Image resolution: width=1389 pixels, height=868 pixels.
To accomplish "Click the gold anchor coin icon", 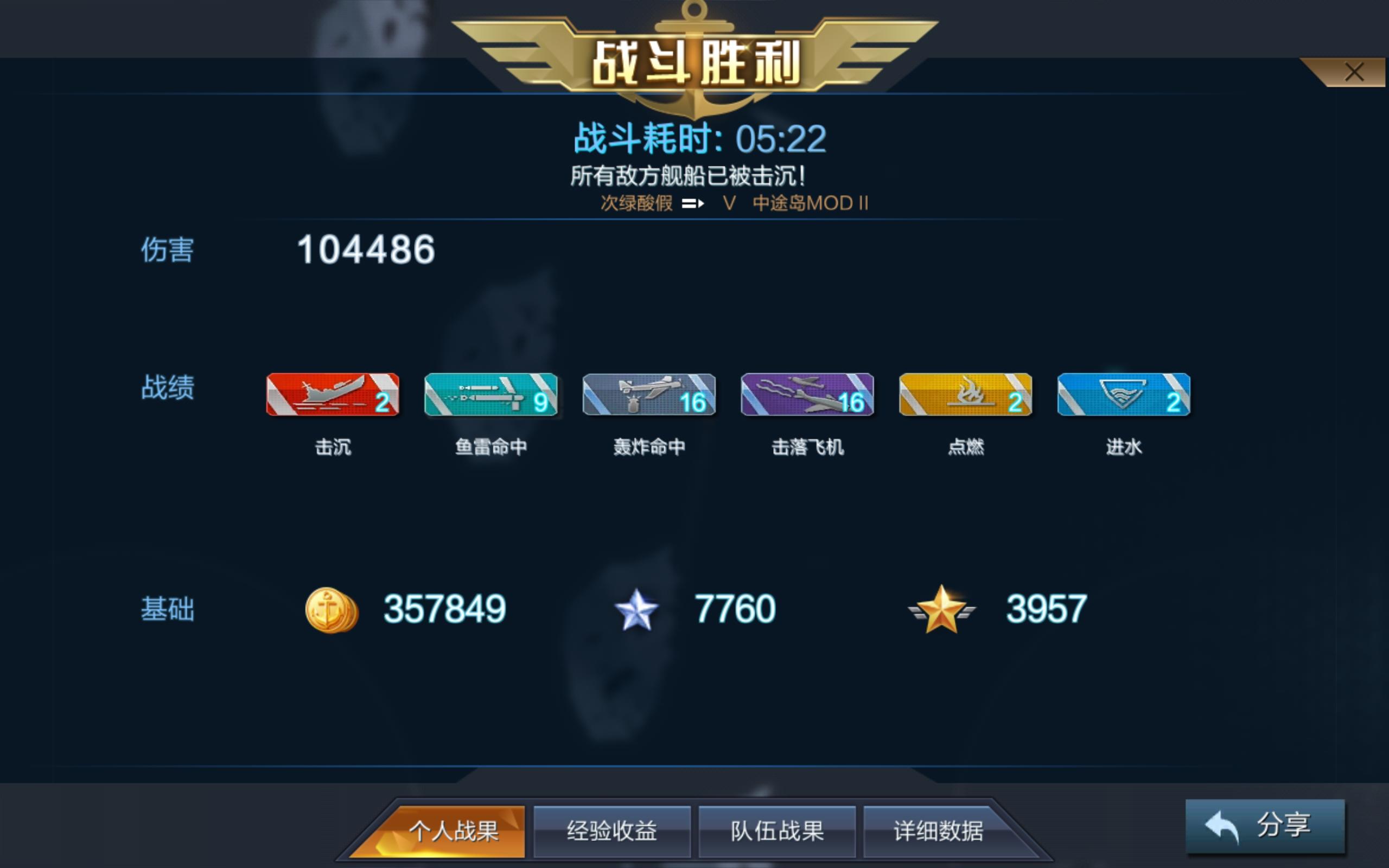I will tap(331, 610).
